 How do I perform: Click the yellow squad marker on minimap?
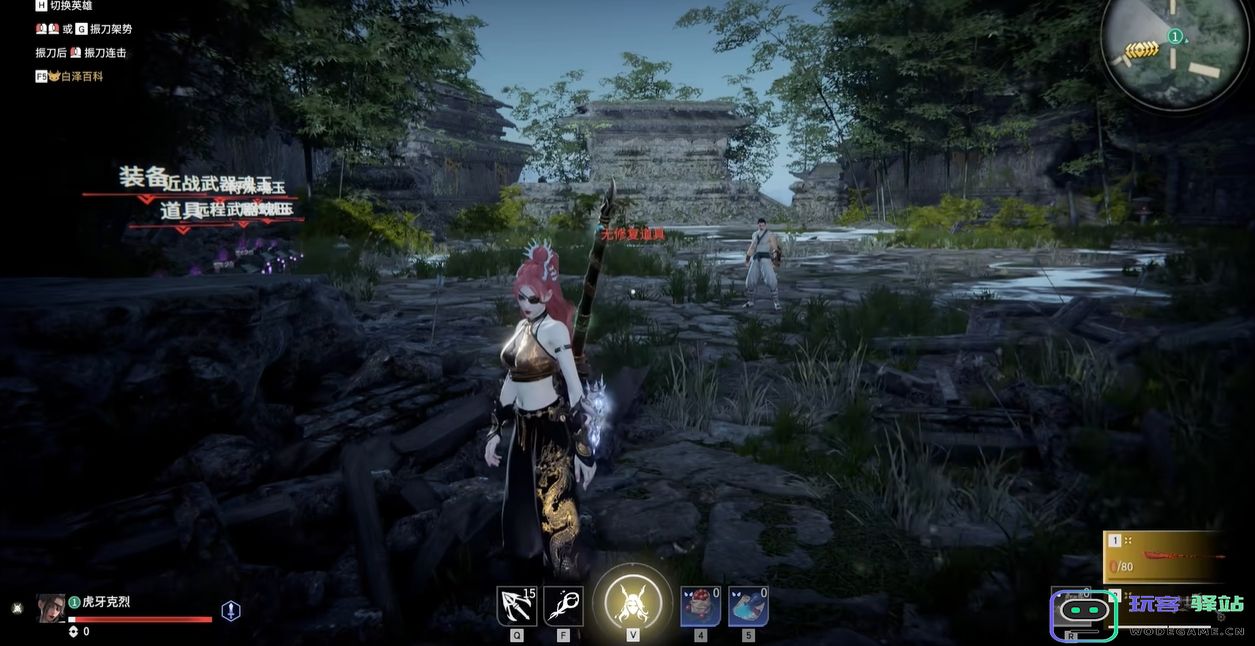coord(1141,49)
